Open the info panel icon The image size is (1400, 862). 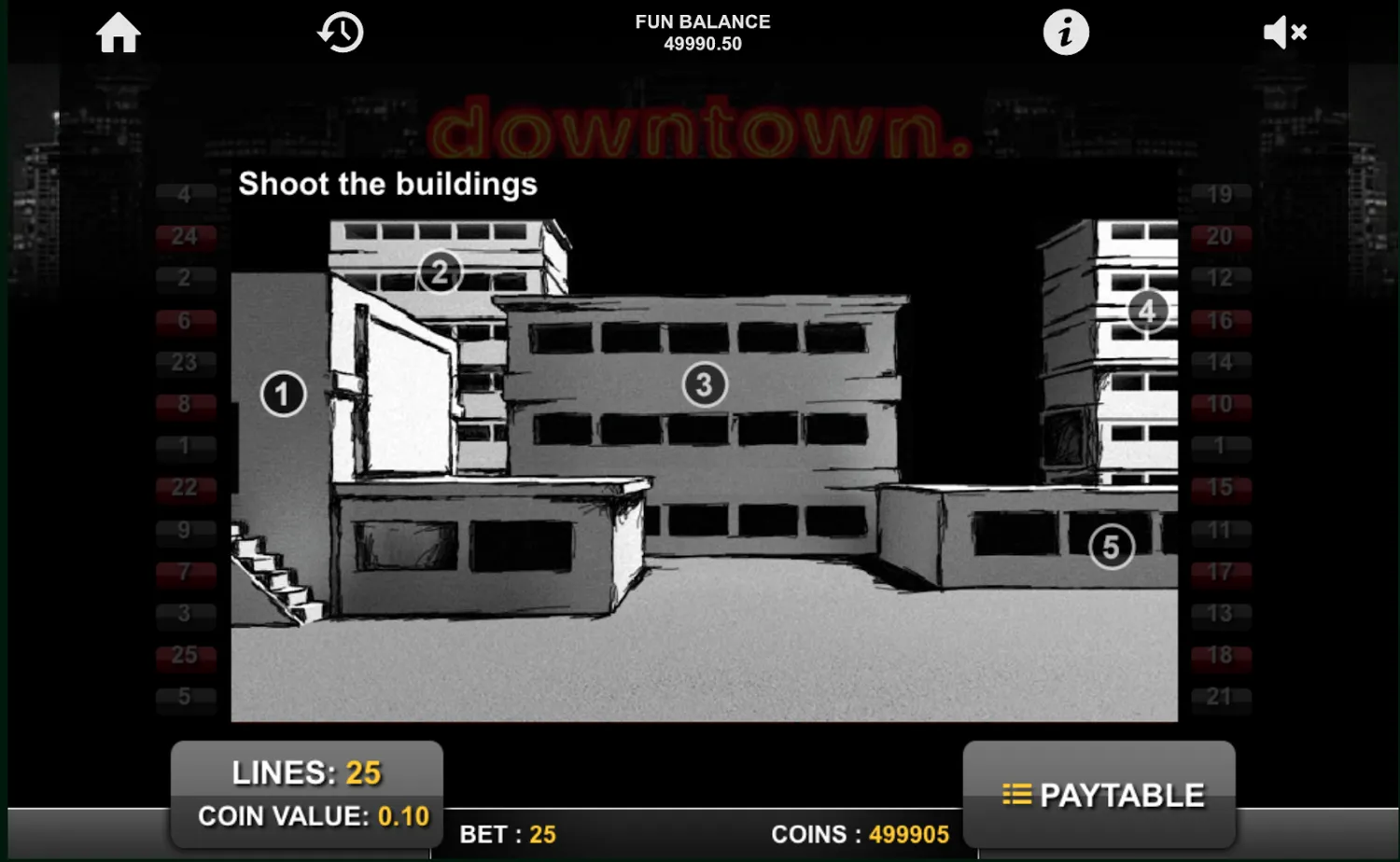(x=1065, y=32)
